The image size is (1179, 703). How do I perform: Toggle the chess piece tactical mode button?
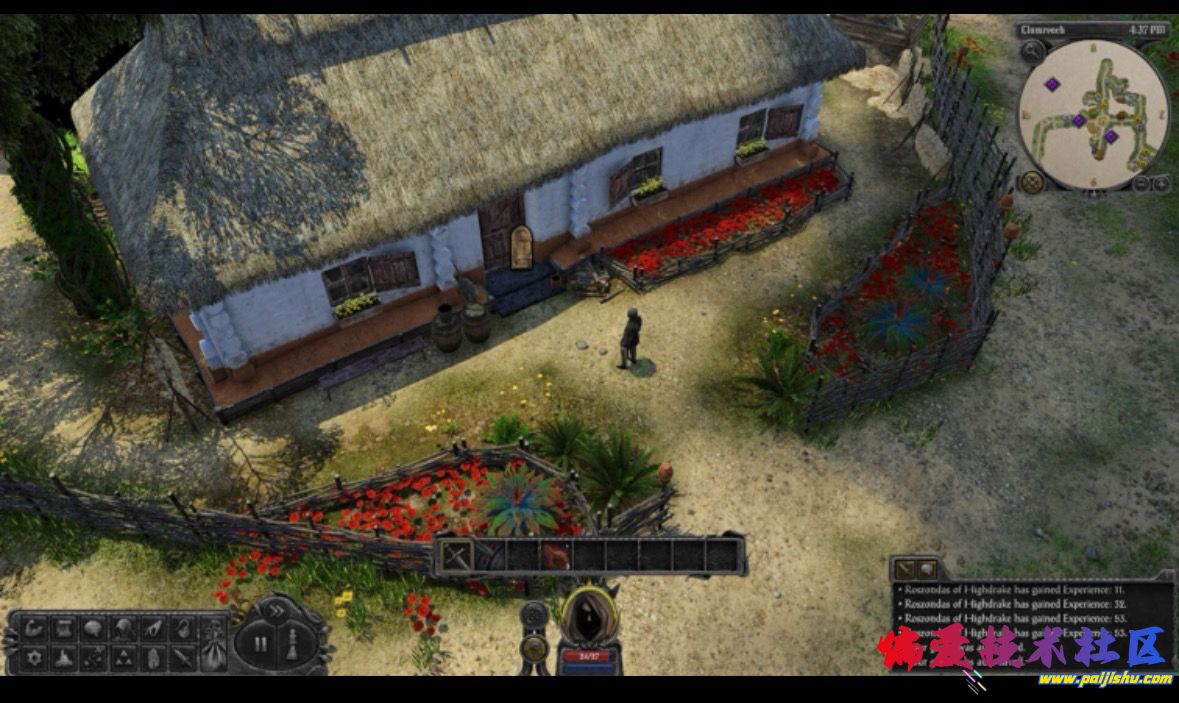click(x=291, y=643)
